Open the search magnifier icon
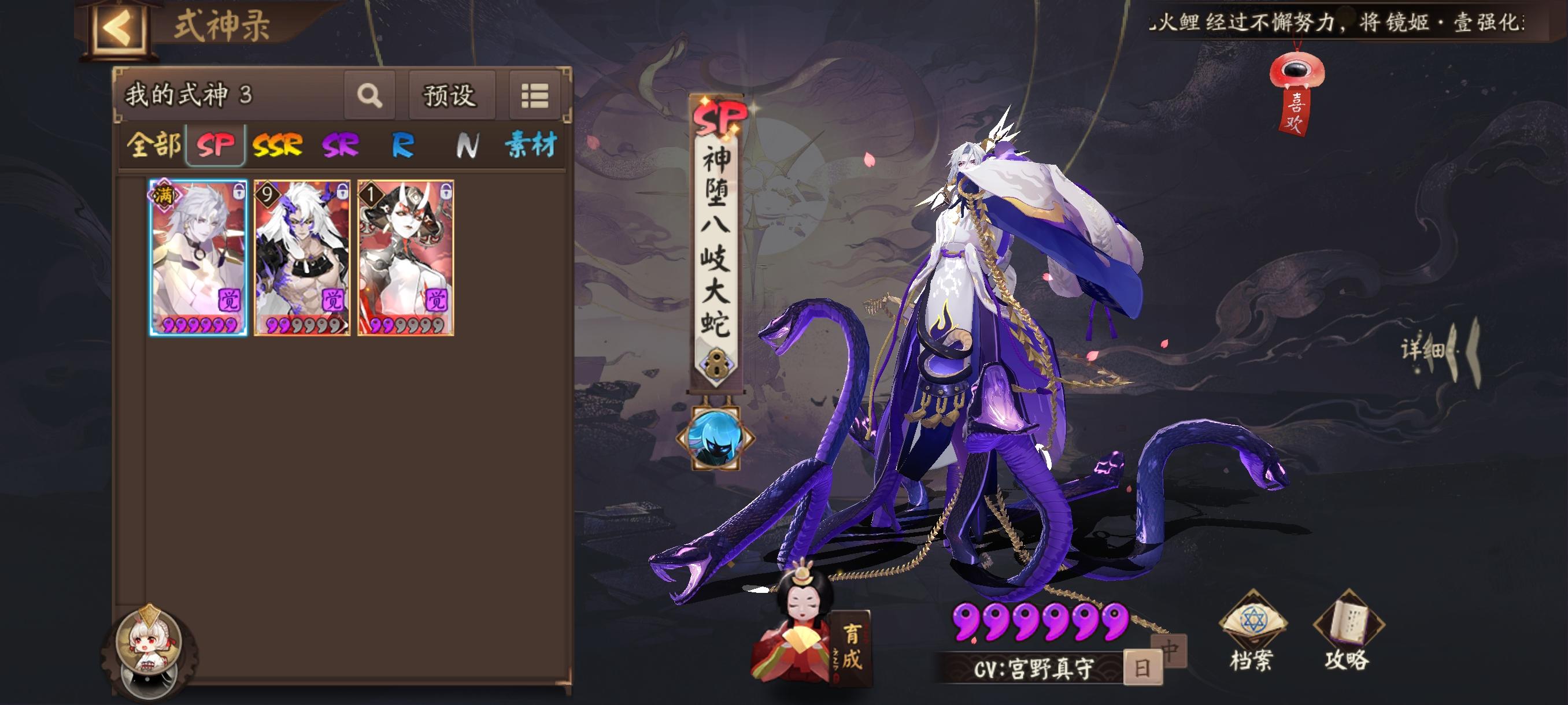The image size is (1568, 705). tap(369, 95)
